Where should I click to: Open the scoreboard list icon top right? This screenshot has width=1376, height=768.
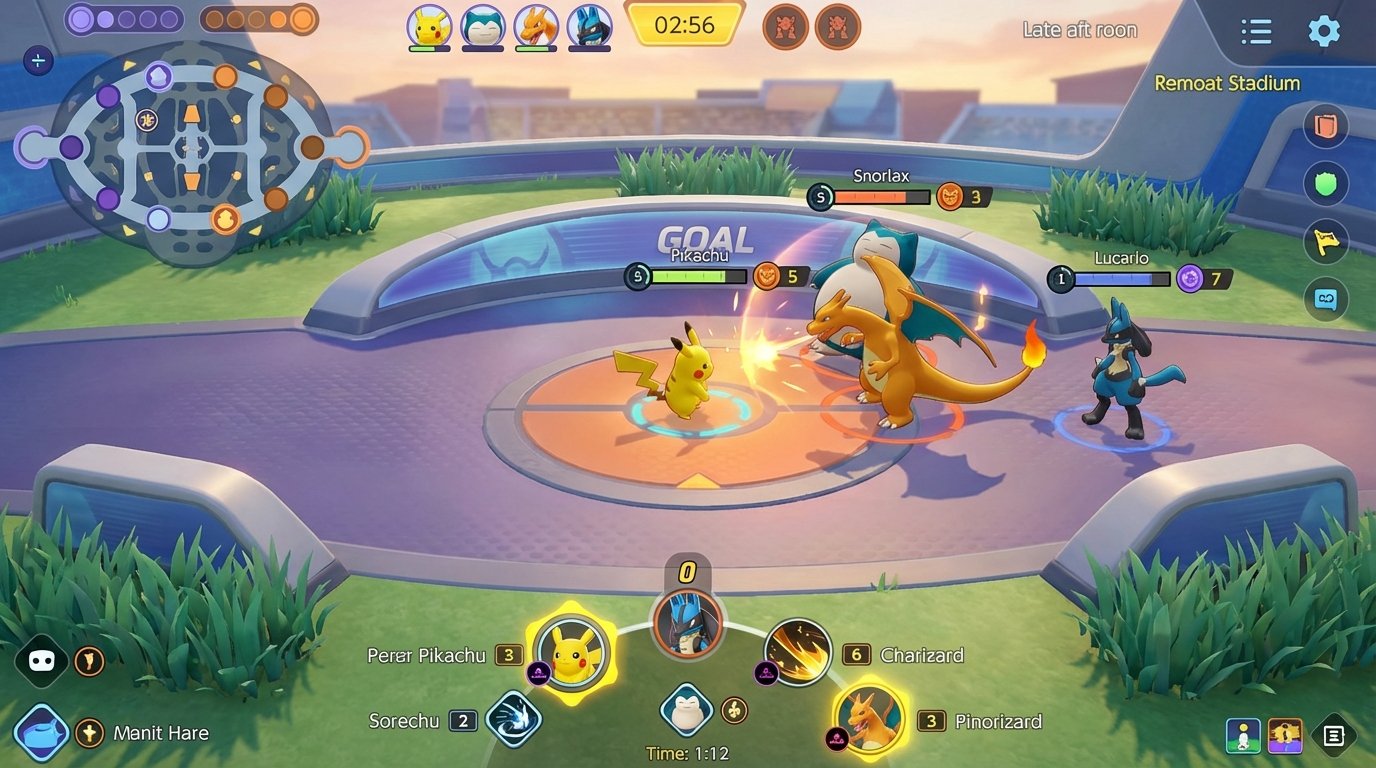click(x=1255, y=30)
